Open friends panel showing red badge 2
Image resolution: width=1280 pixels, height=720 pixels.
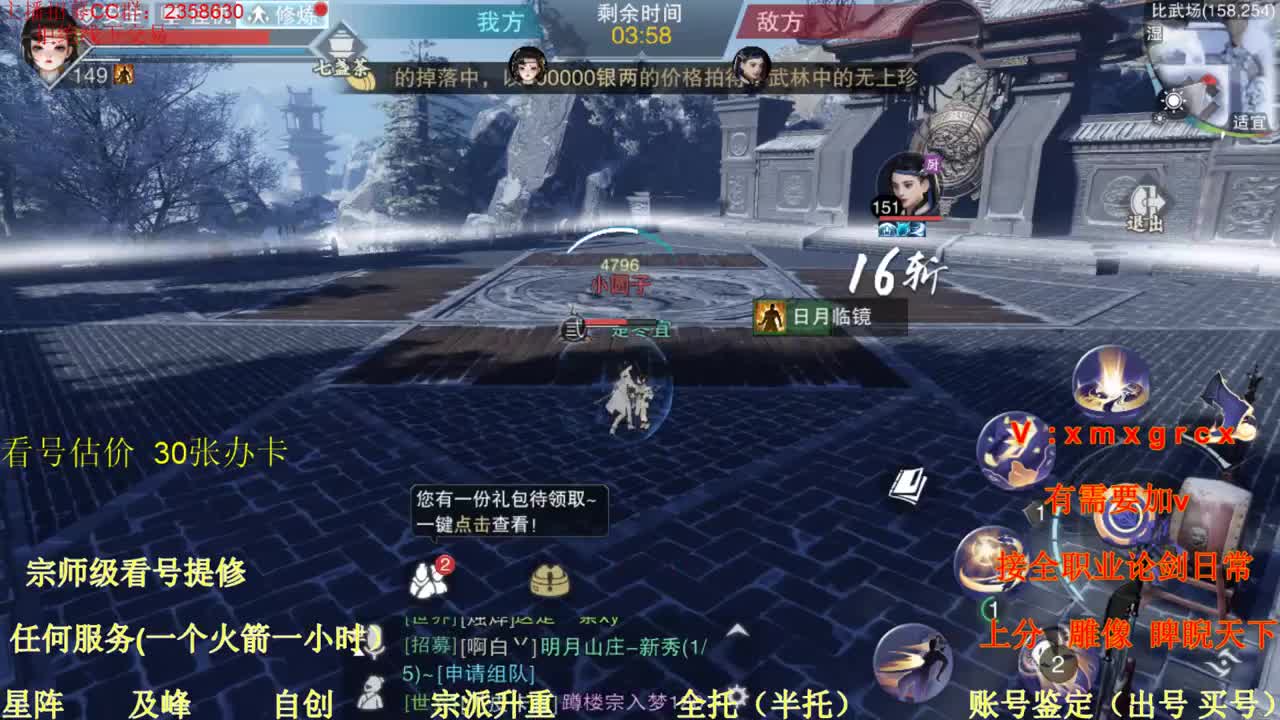coord(427,580)
